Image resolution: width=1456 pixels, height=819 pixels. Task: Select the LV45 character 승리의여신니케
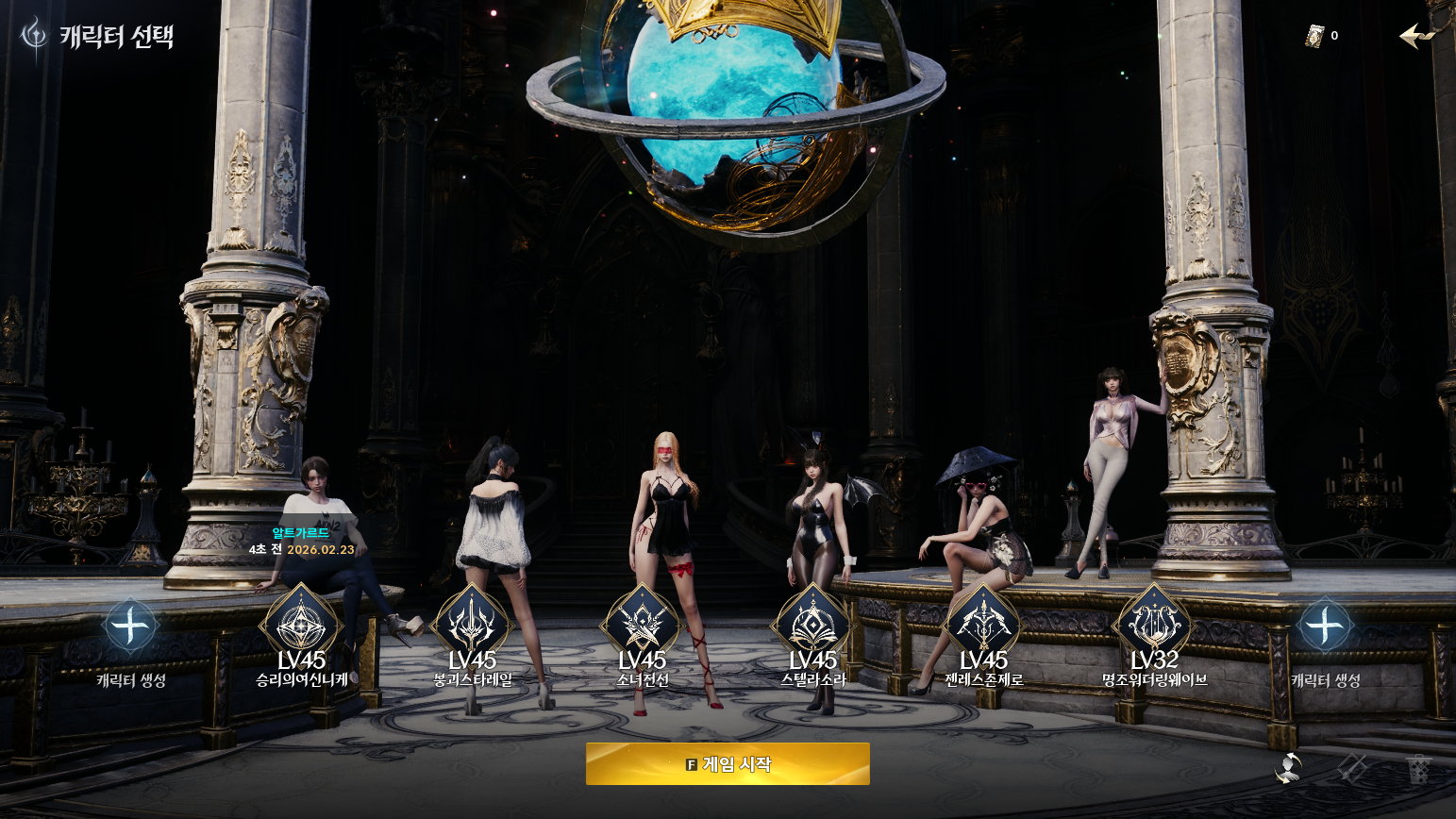301,626
